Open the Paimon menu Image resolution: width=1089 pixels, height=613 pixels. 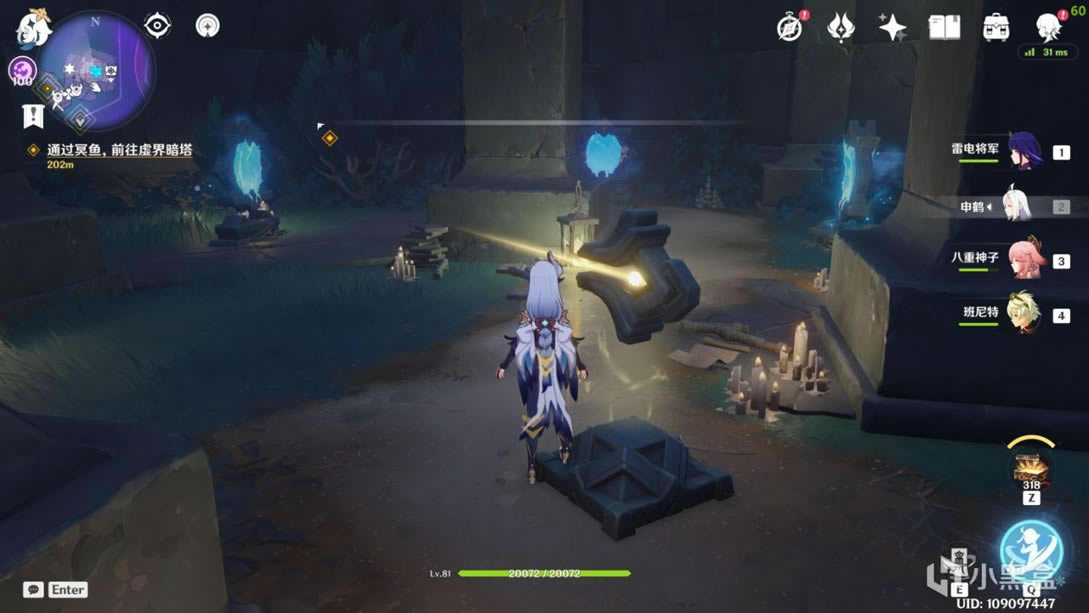pos(33,29)
